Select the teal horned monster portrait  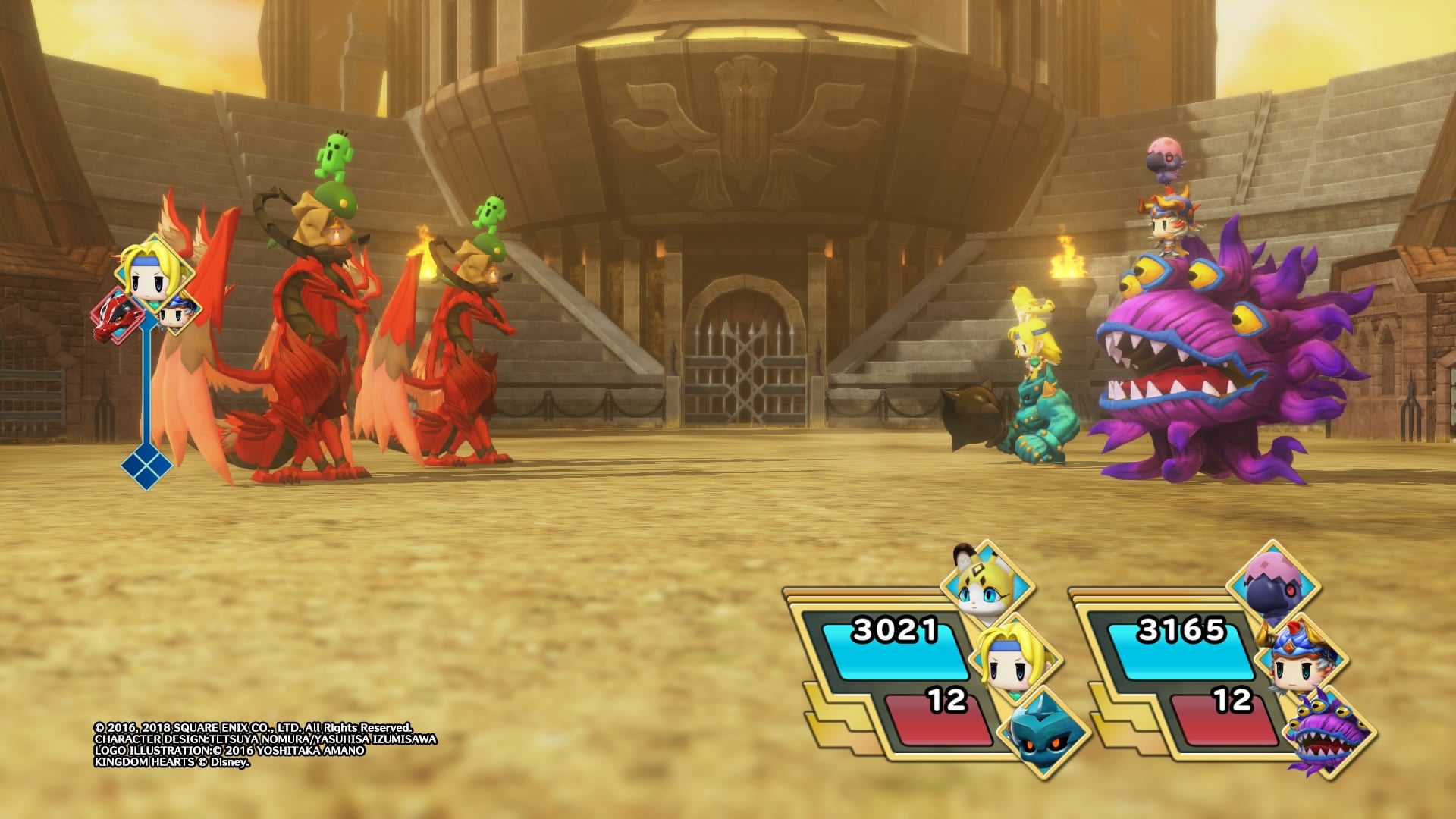(1044, 731)
